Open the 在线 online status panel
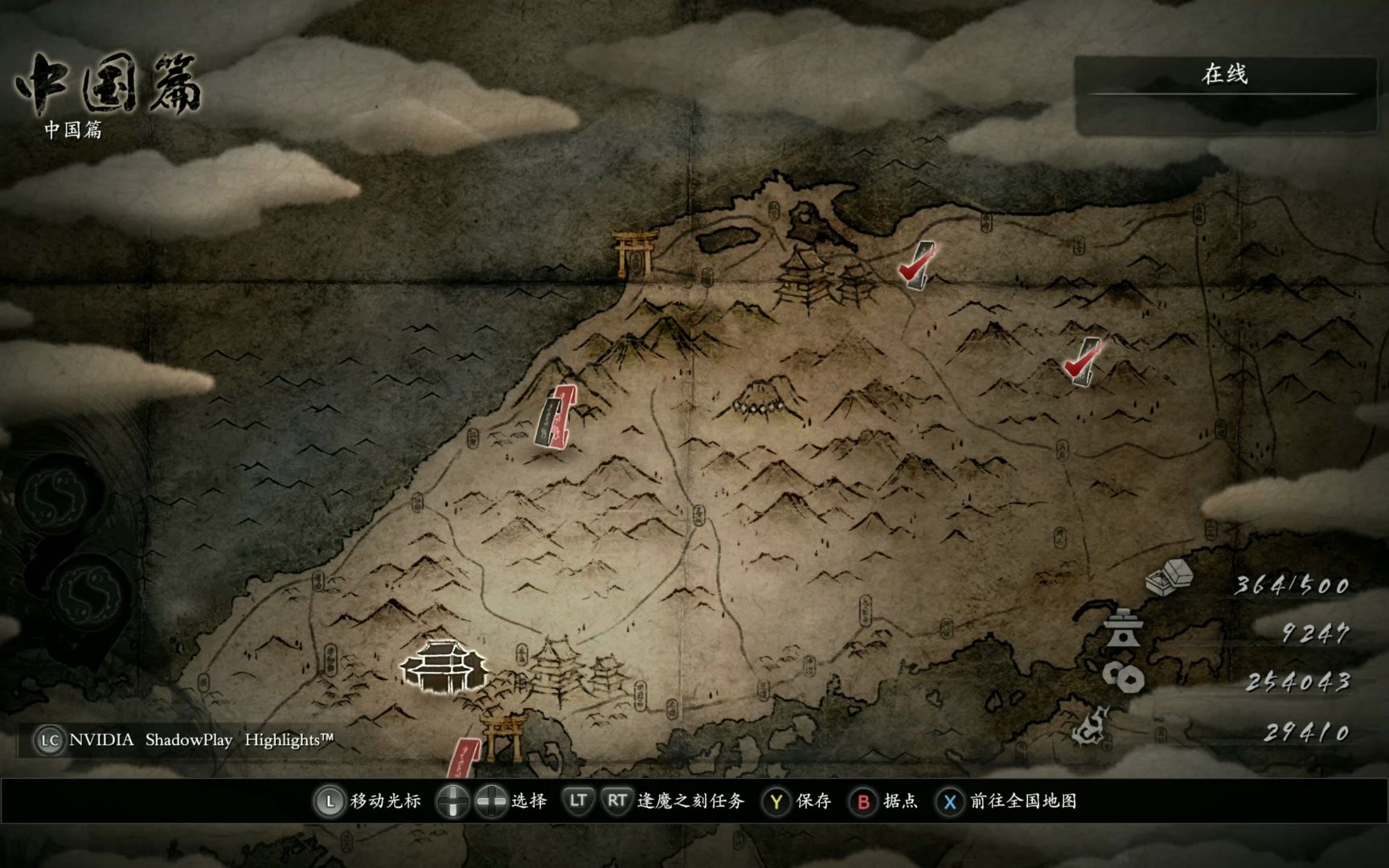The height and width of the screenshot is (868, 1389). point(1224,76)
